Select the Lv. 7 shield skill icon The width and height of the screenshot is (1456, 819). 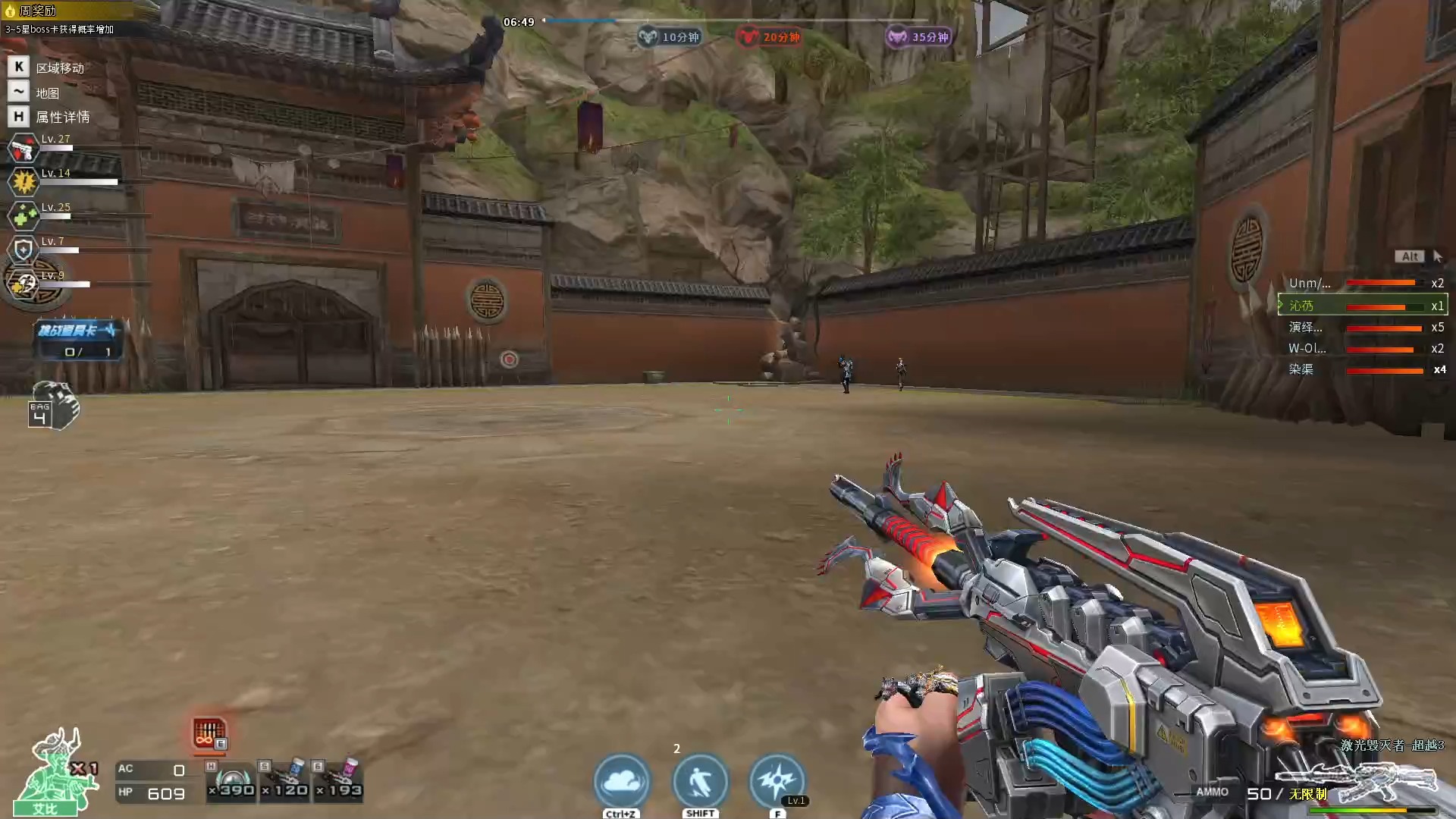click(23, 249)
